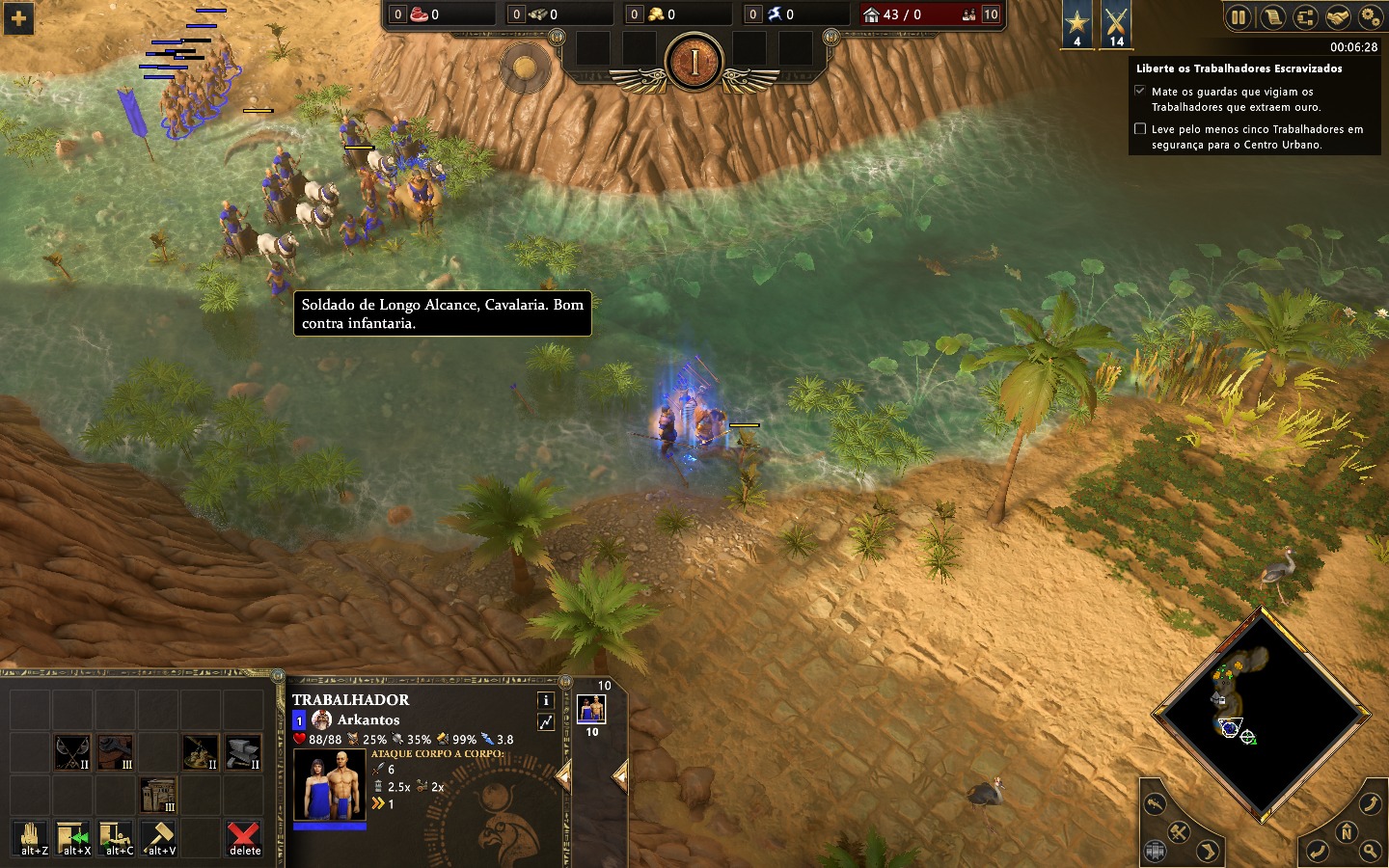Pause the game with the pause button

pos(1239,16)
